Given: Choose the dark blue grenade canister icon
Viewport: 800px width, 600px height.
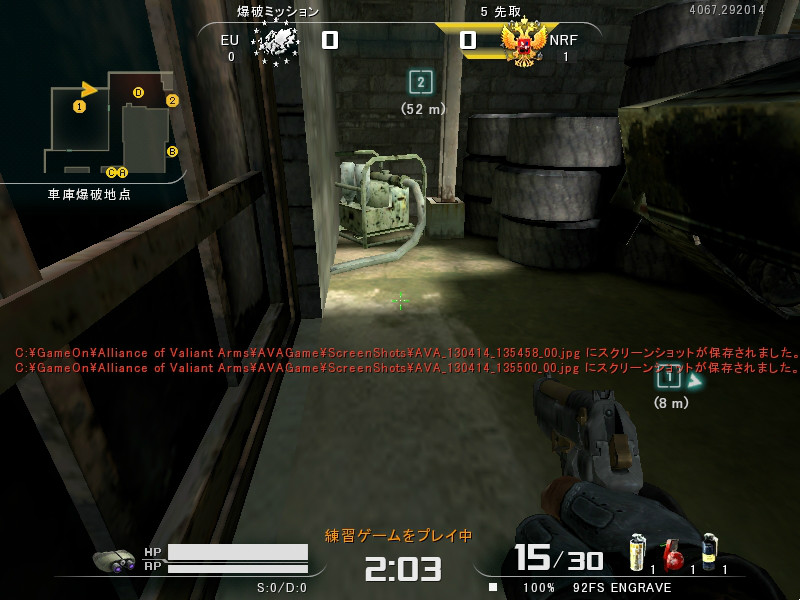Looking at the screenshot, I should coord(709,552).
